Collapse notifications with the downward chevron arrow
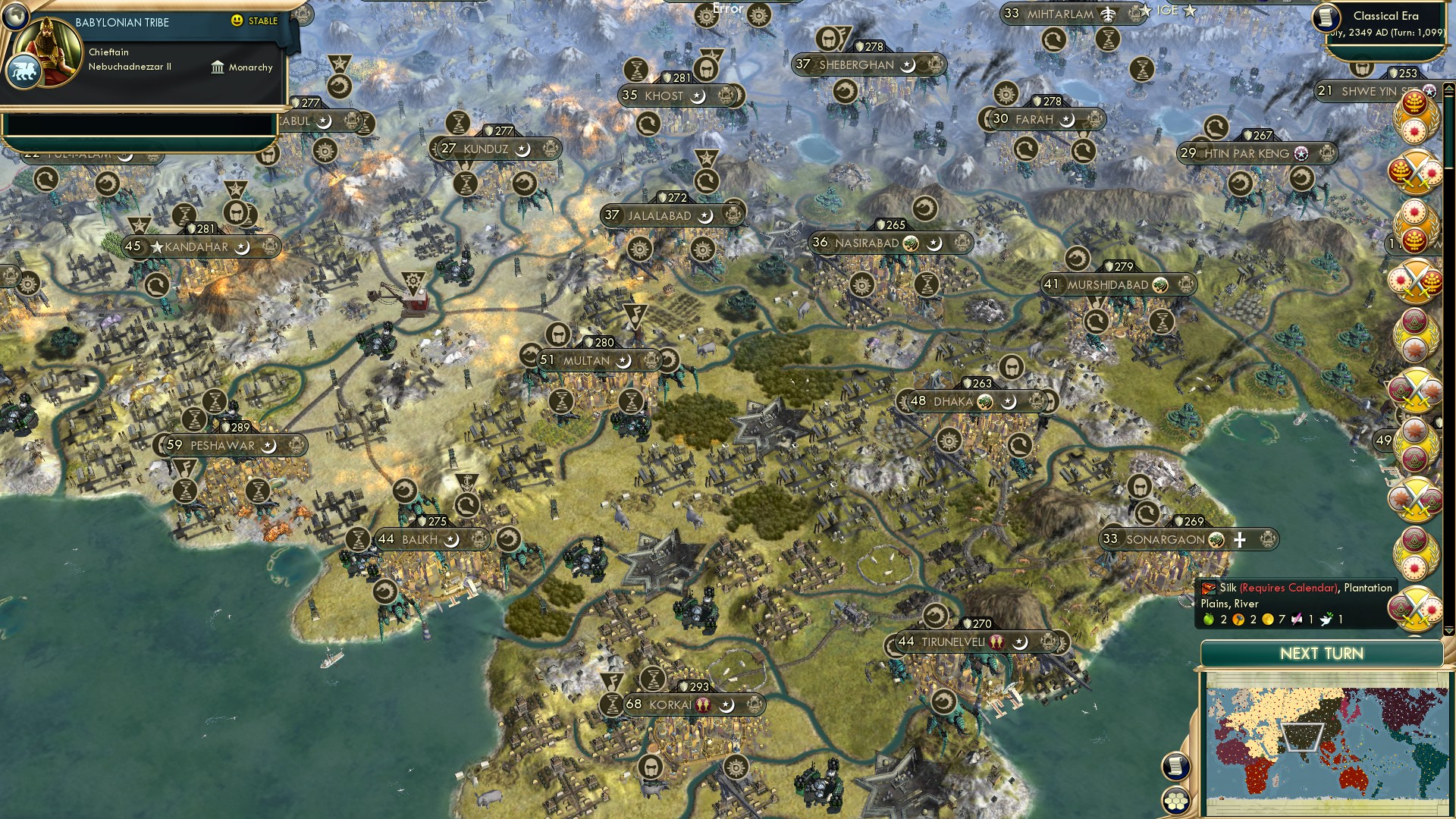Screen dimensions: 1456x819 click(x=1448, y=632)
